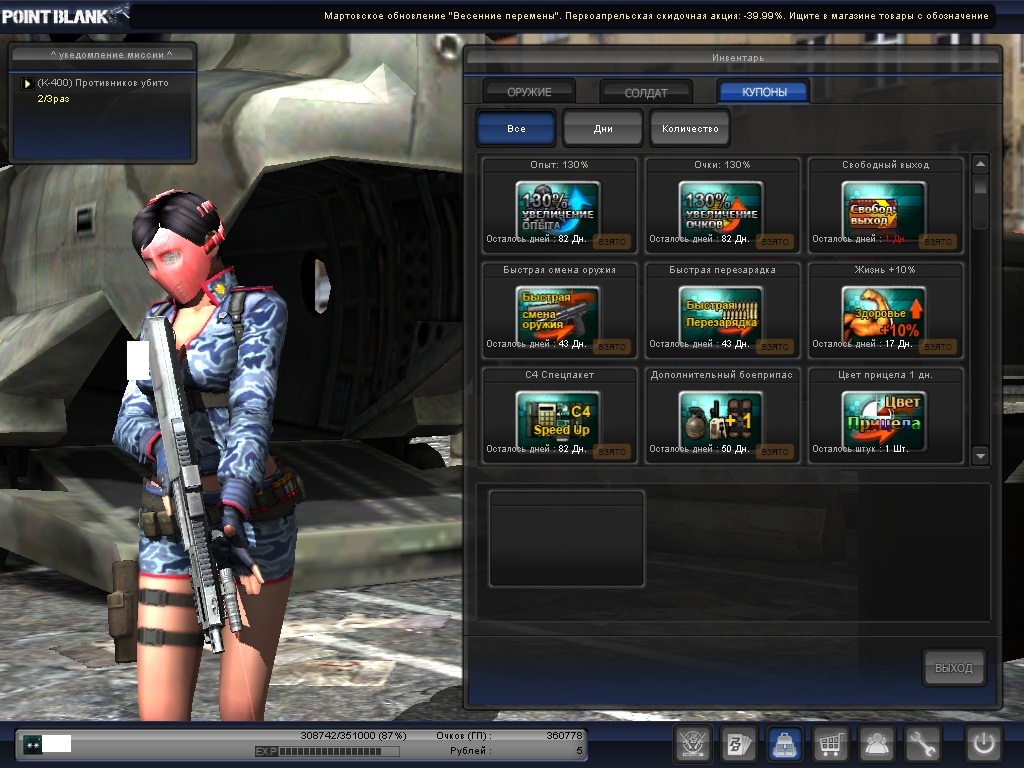
Task: Open the shop via shopping cart icon
Action: pos(830,744)
